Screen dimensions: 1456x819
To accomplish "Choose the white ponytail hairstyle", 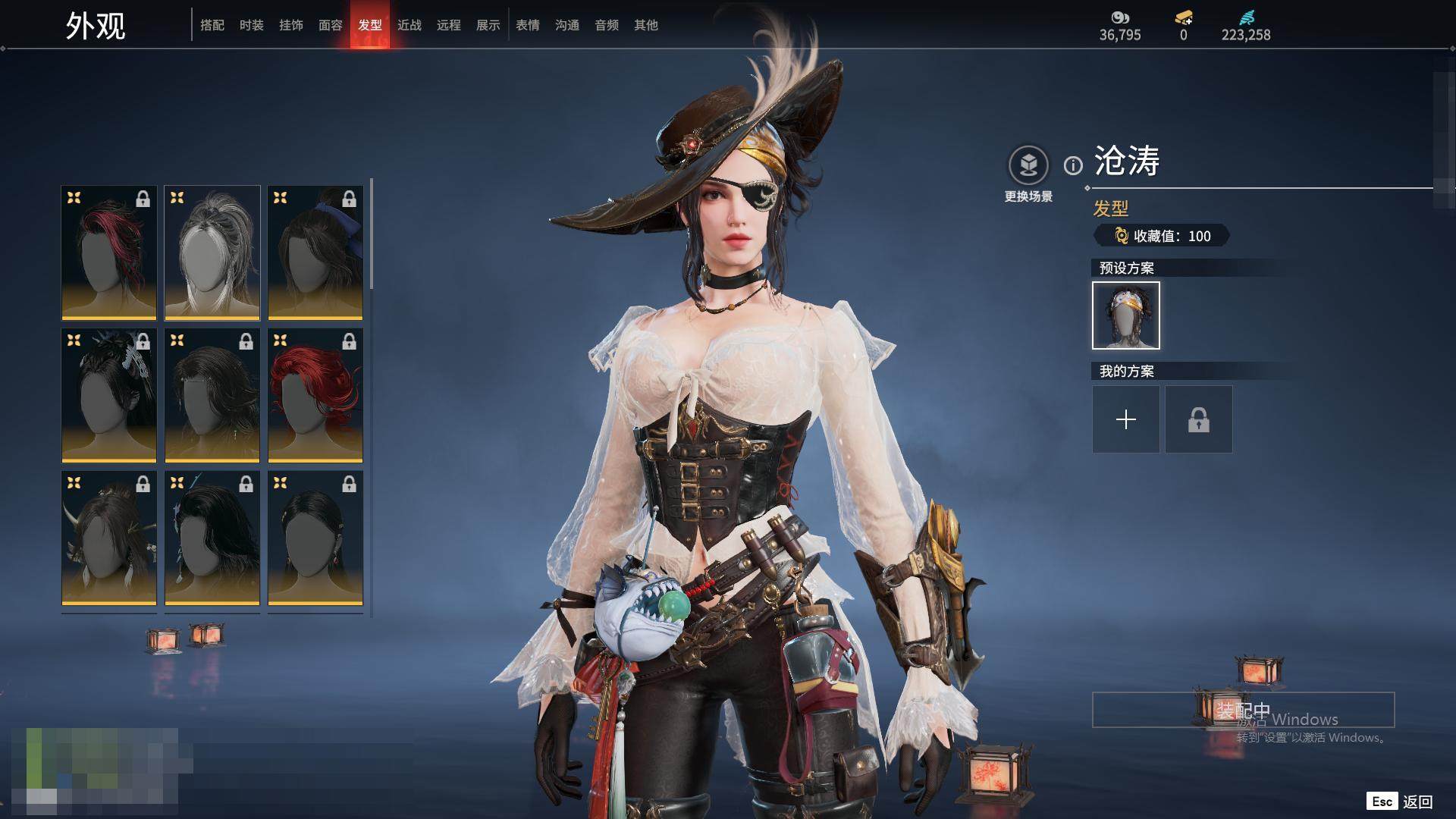I will [x=212, y=253].
